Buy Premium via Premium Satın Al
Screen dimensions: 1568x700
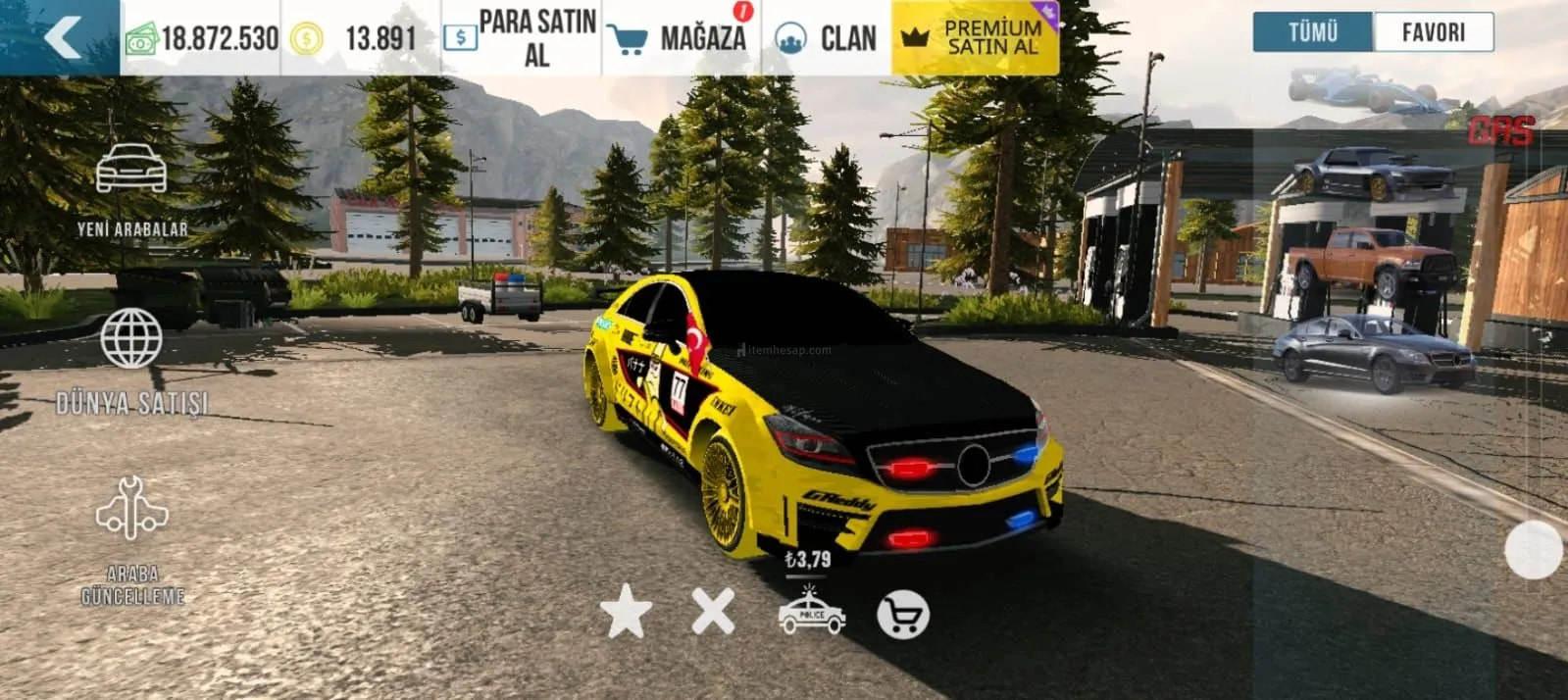click(x=975, y=38)
